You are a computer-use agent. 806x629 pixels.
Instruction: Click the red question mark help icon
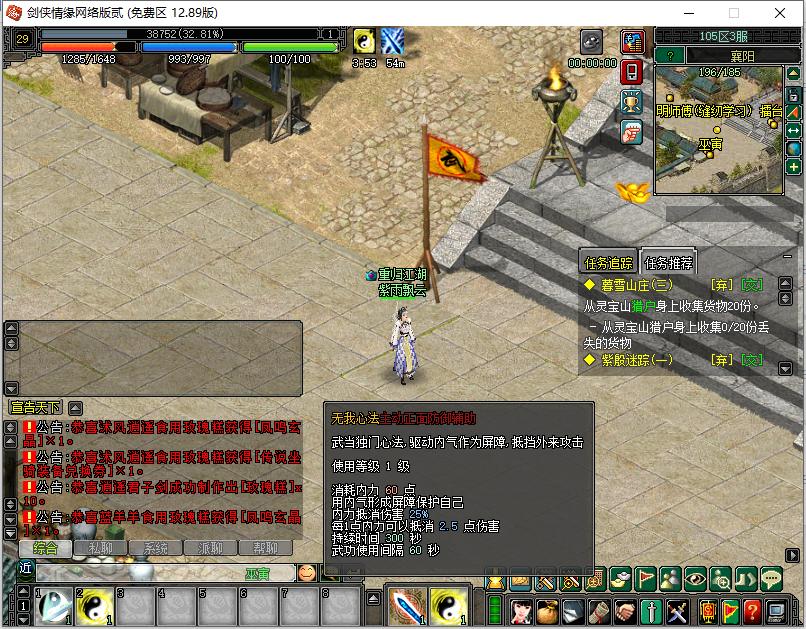[x=750, y=609]
